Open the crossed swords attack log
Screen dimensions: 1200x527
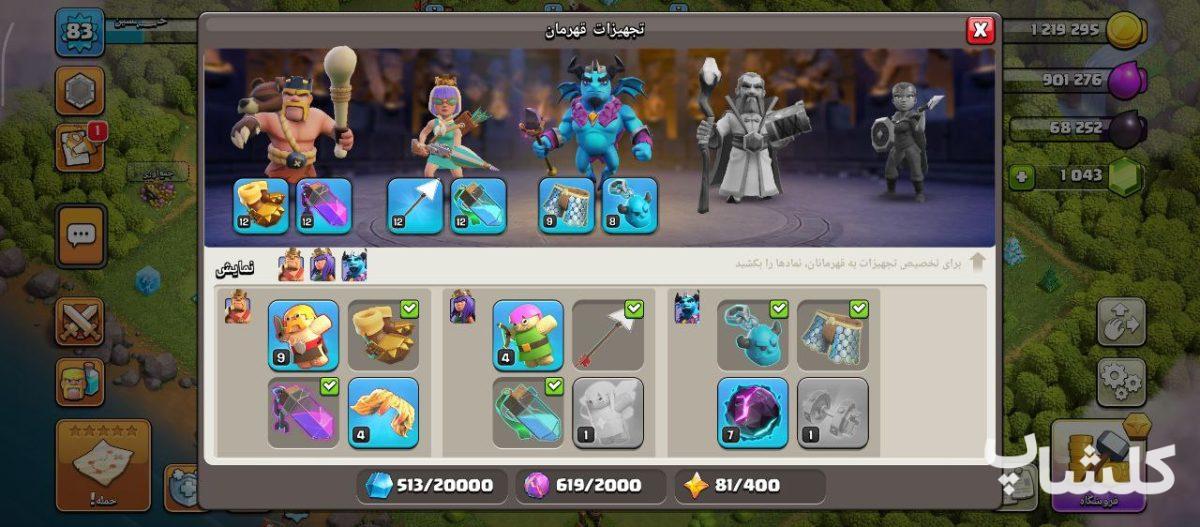[80, 322]
